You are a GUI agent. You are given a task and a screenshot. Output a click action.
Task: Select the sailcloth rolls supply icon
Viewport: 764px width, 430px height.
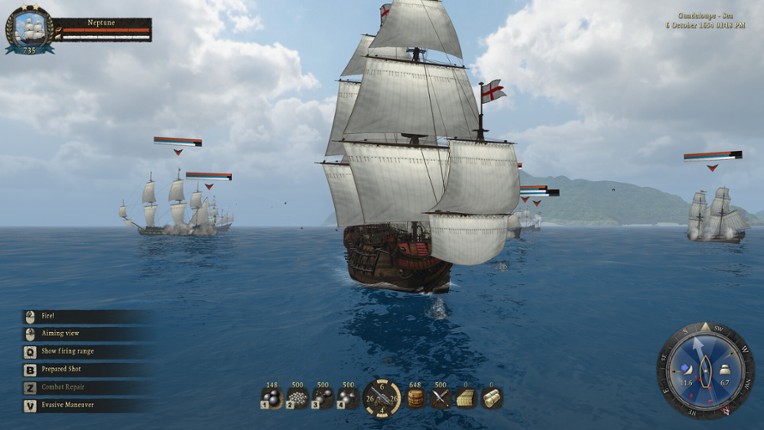(491, 398)
